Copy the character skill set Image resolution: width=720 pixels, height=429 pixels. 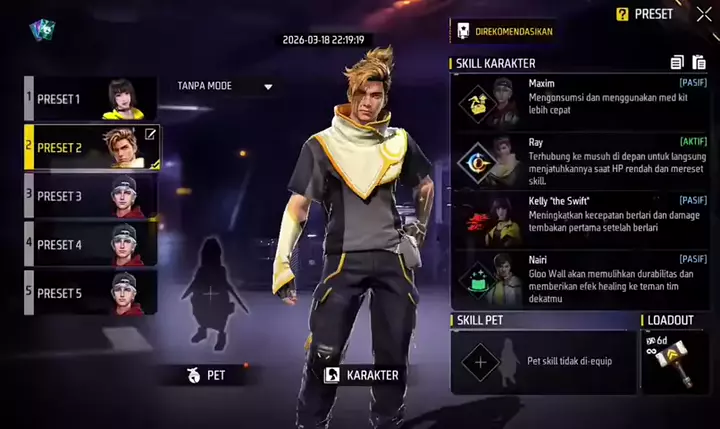click(676, 63)
